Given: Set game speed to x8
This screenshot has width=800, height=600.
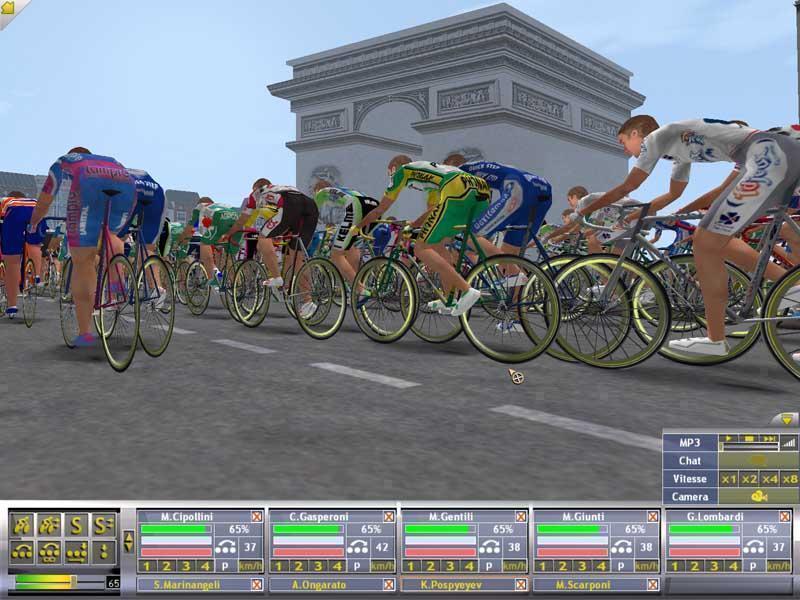Looking at the screenshot, I should tap(789, 479).
